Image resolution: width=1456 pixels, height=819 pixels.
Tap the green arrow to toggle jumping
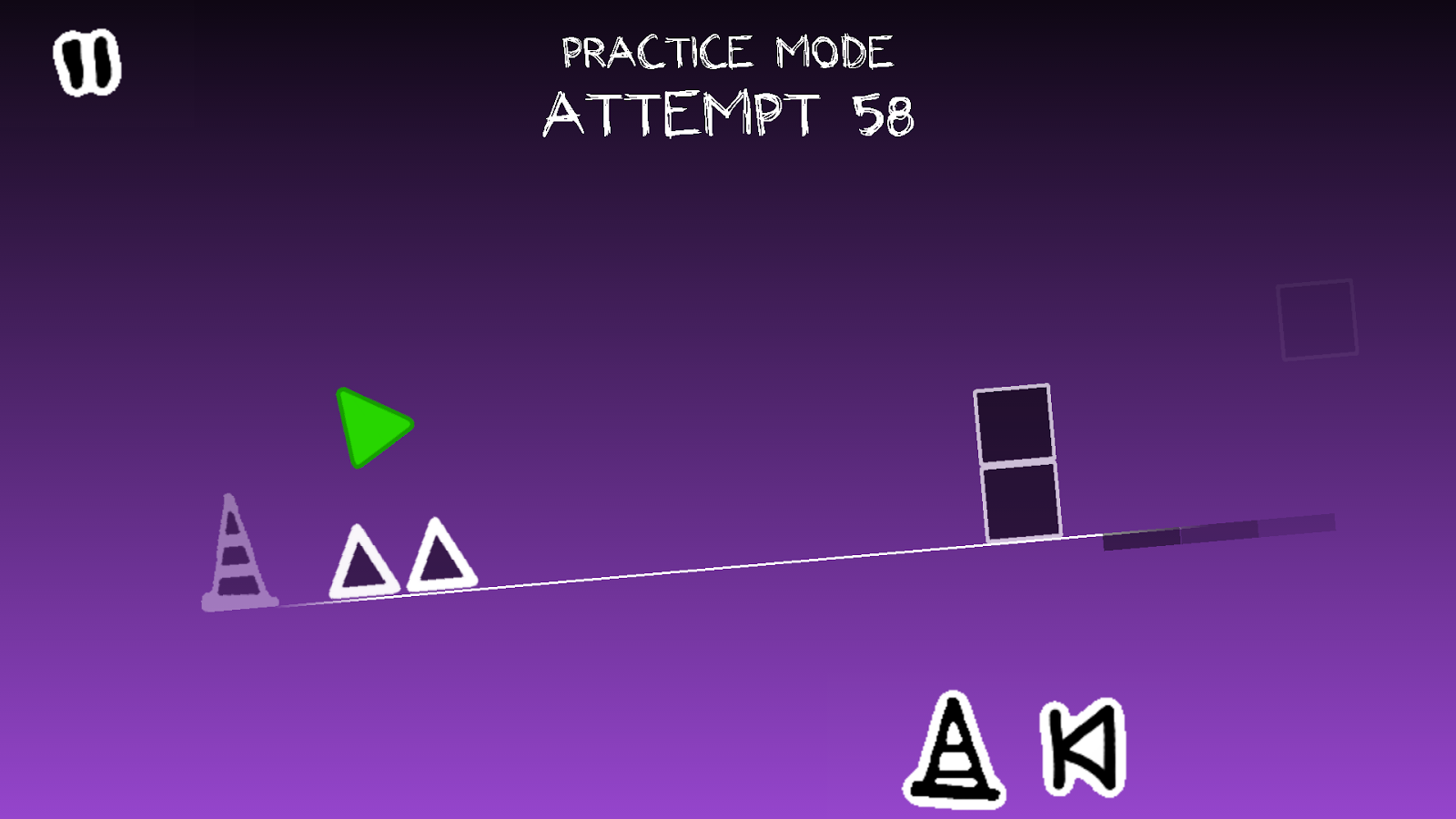[373, 426]
